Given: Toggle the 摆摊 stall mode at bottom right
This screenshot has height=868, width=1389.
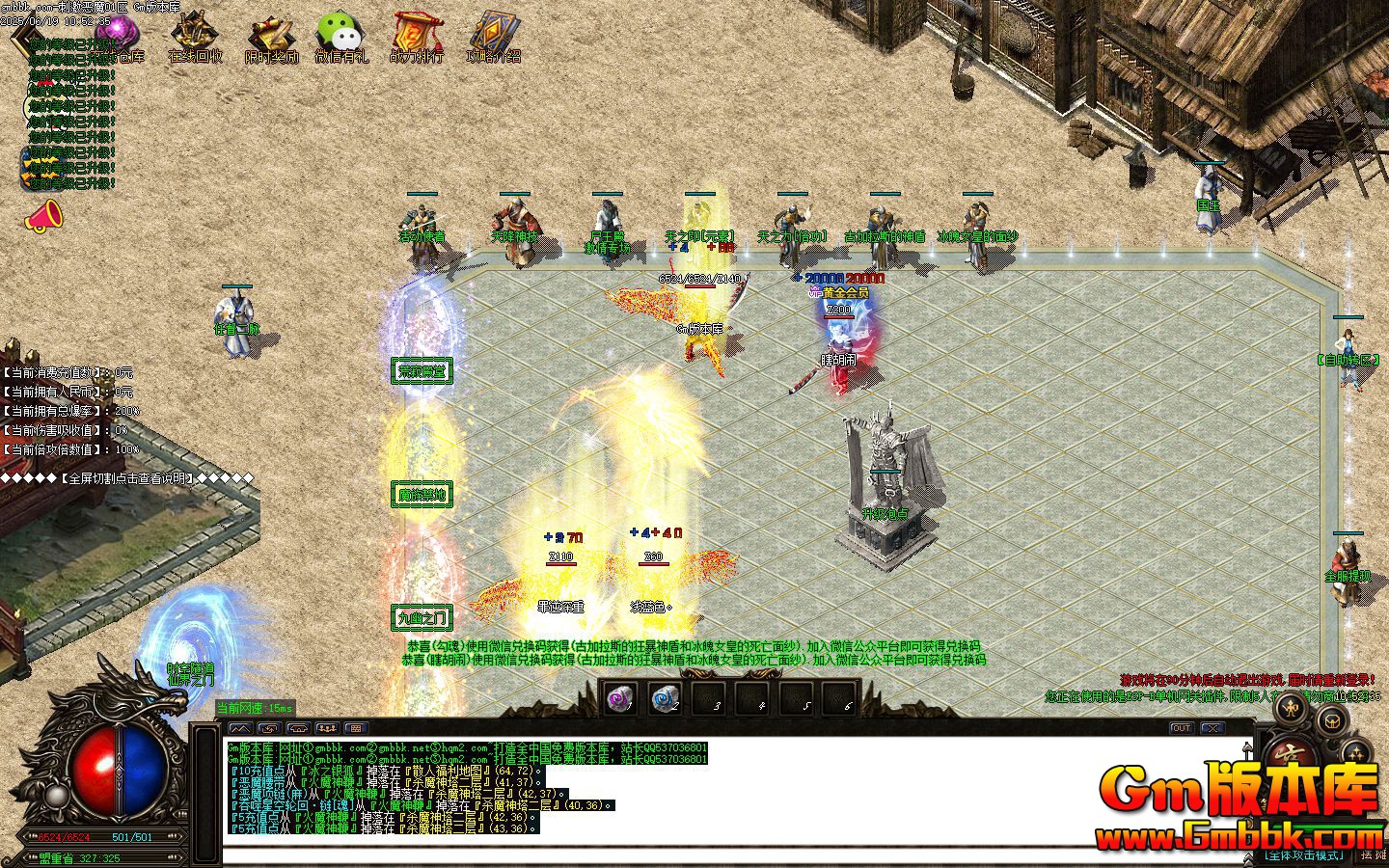Looking at the screenshot, I should pos(1374,855).
